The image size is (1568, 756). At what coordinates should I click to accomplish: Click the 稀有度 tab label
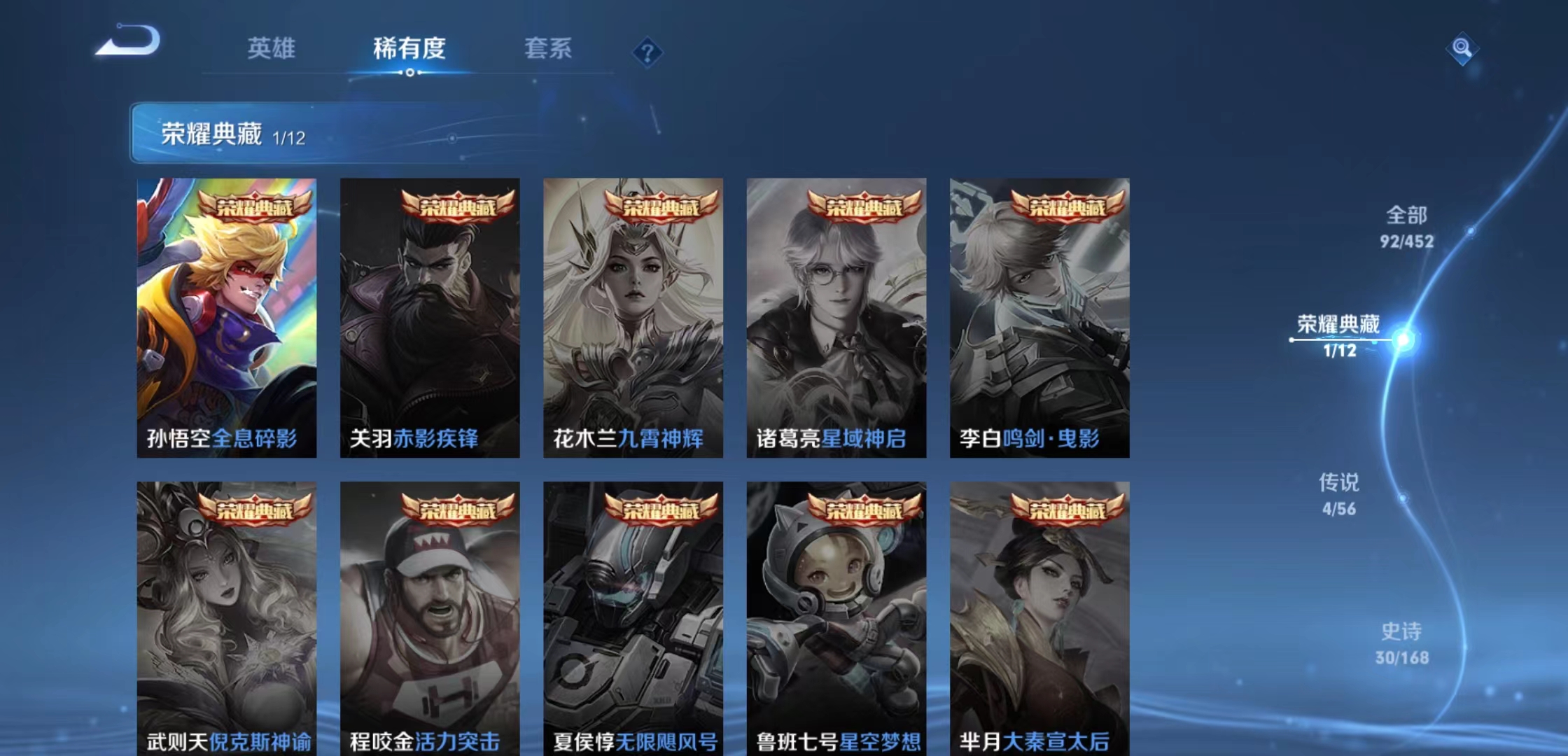408,49
